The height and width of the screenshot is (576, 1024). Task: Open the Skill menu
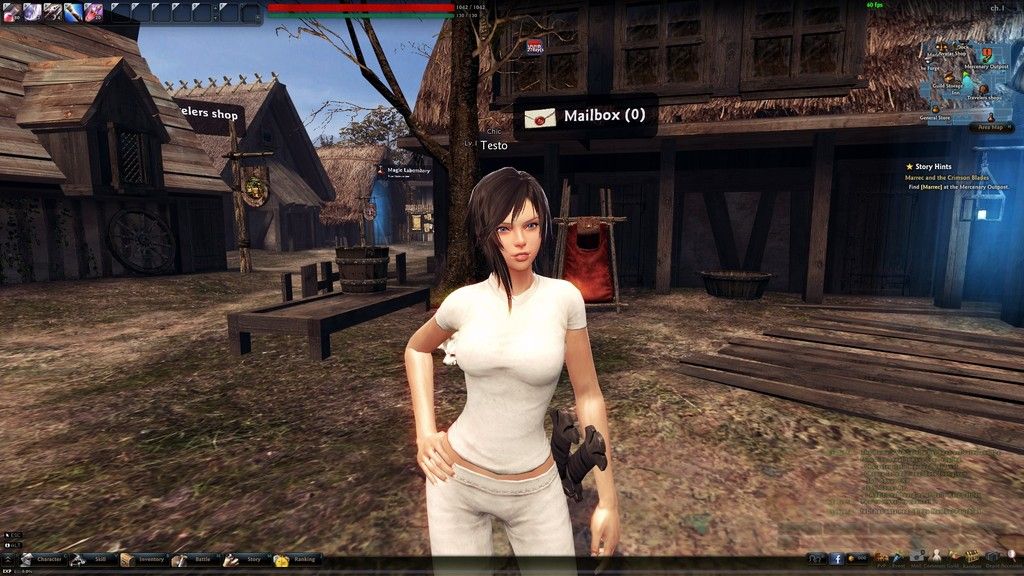click(92, 559)
